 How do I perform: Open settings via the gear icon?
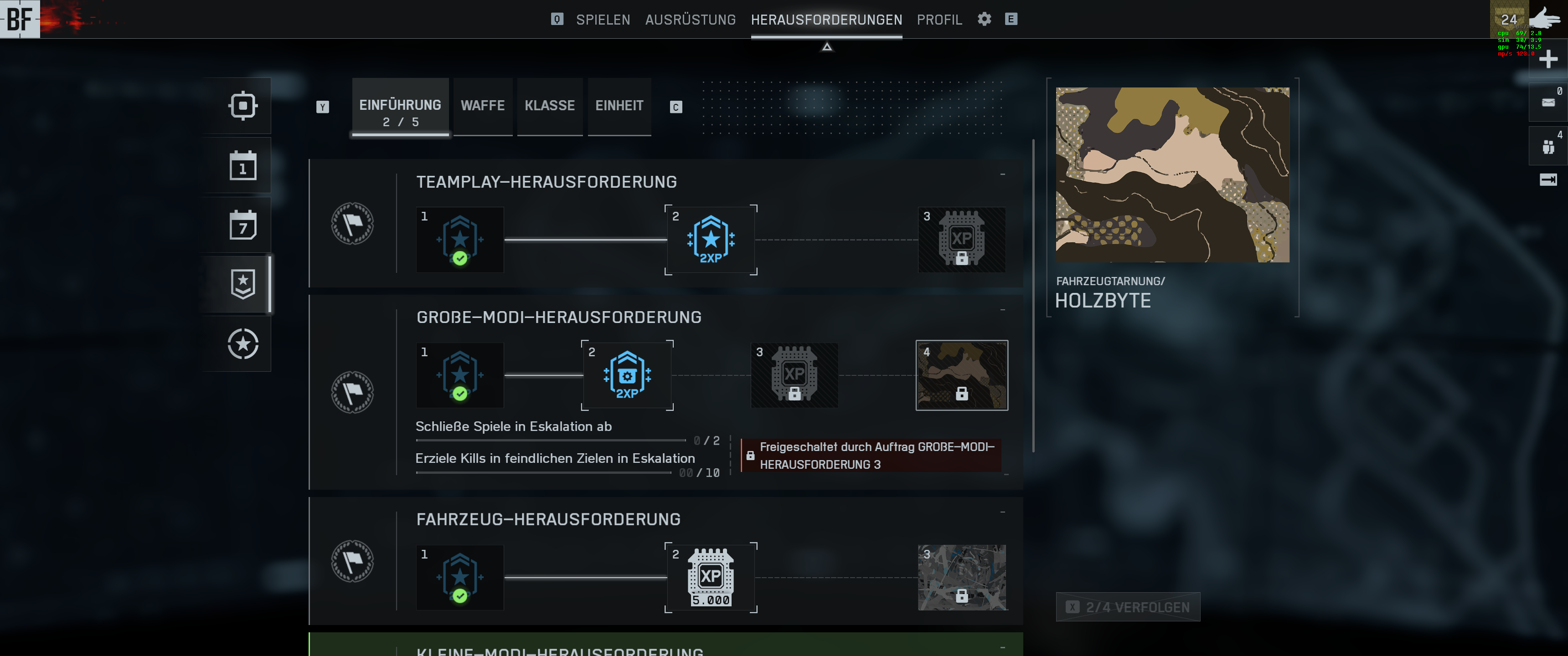(x=984, y=19)
